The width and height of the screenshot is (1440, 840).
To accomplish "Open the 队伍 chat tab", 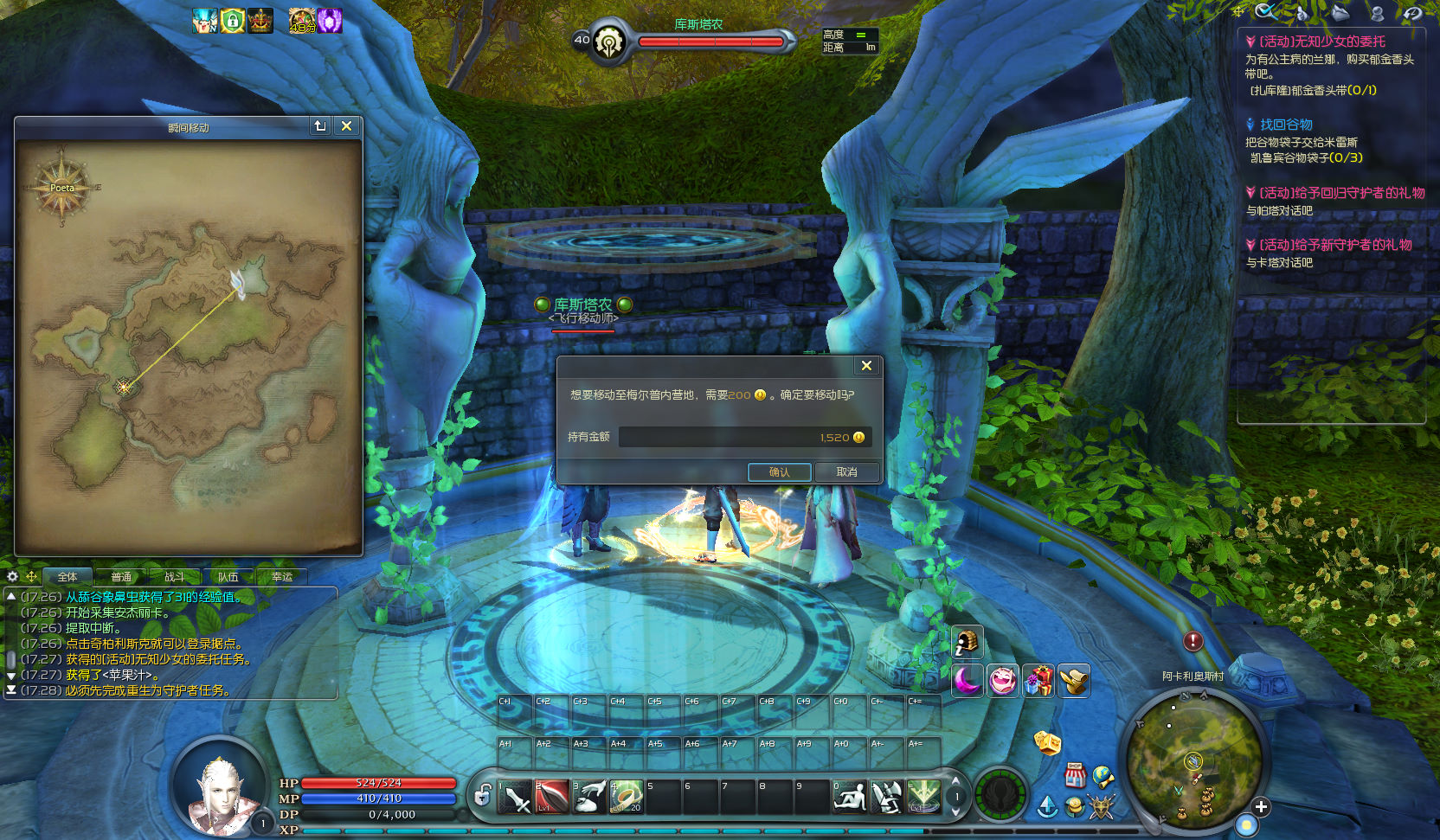I will (228, 577).
